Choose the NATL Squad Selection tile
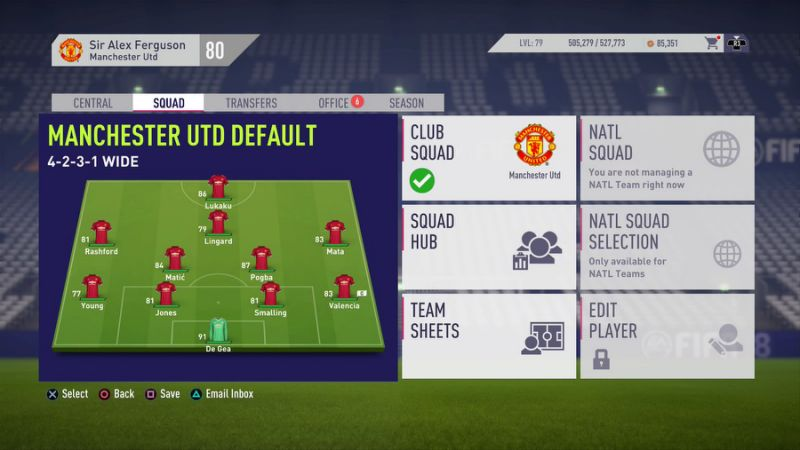800x450 pixels. [667, 247]
